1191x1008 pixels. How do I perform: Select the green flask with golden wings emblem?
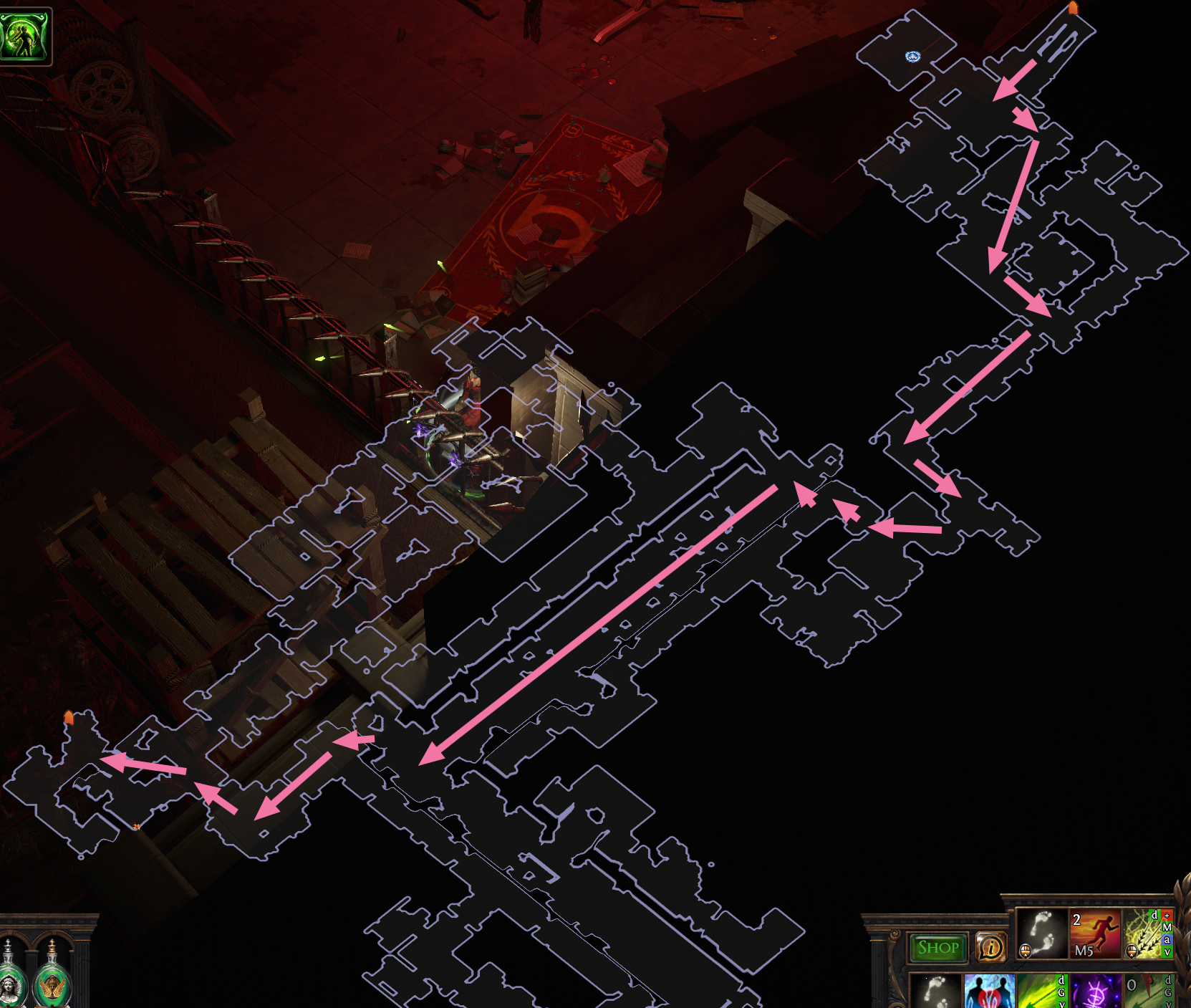click(x=53, y=985)
